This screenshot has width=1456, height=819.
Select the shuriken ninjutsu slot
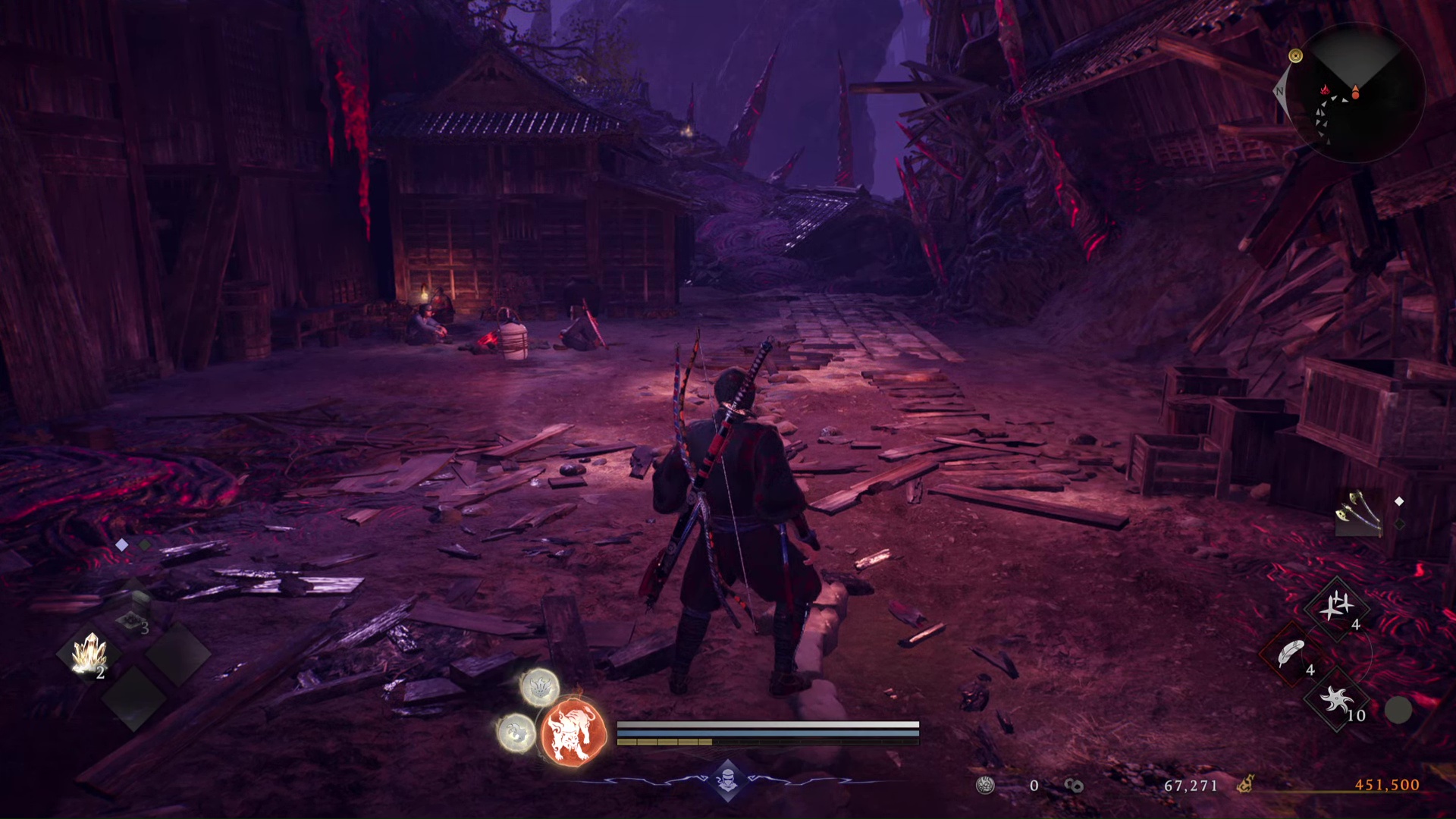click(x=1336, y=700)
